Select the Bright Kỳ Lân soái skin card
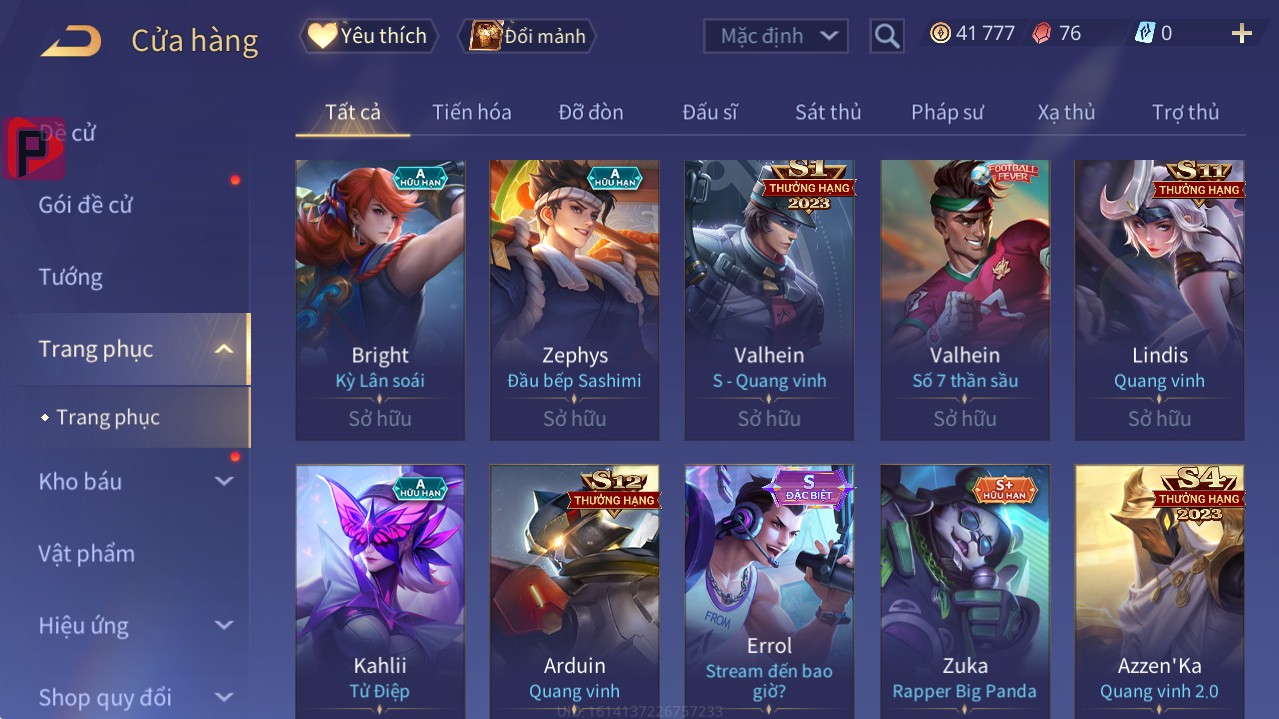 380,300
